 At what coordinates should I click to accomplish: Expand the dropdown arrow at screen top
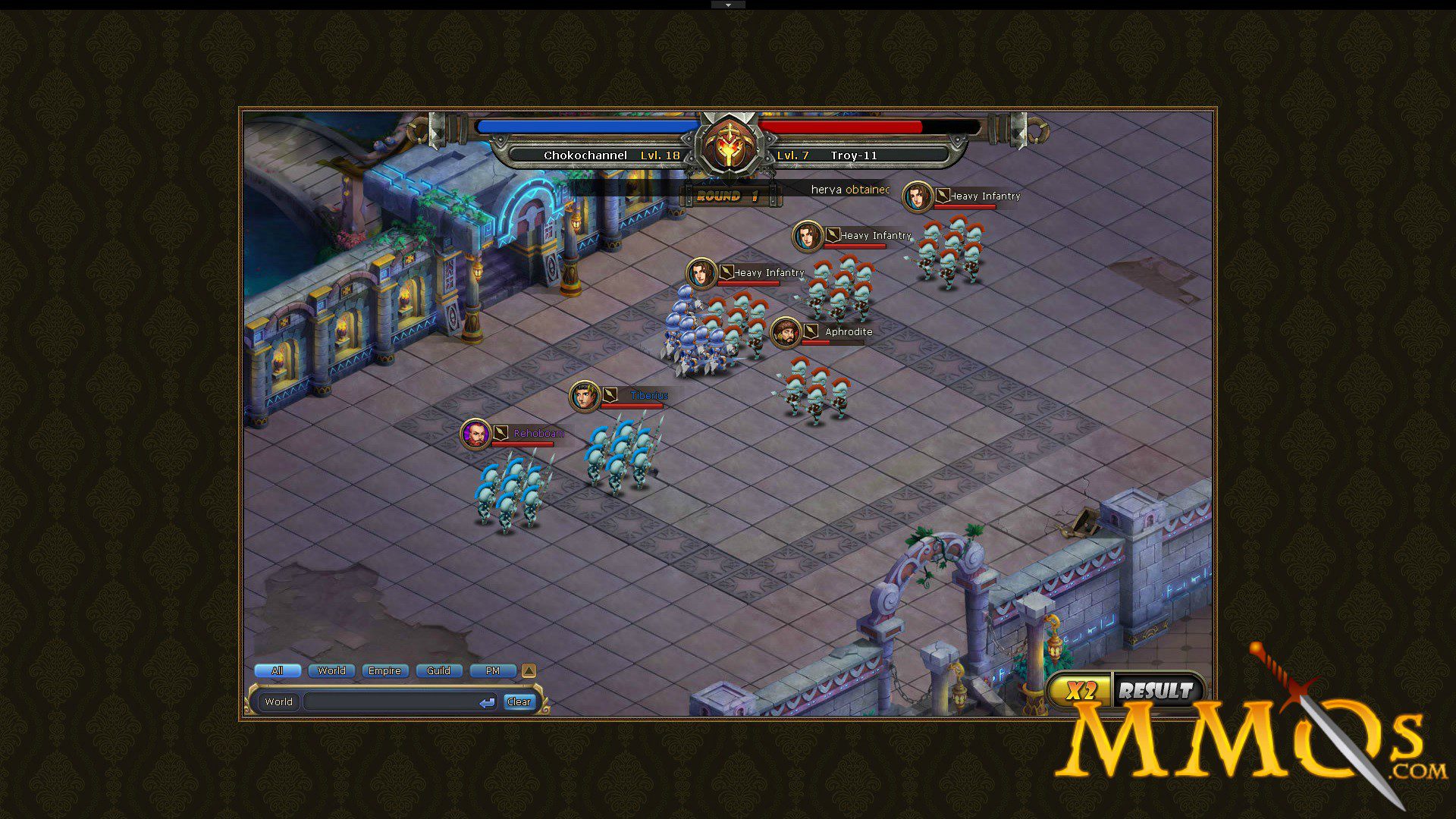click(x=728, y=5)
